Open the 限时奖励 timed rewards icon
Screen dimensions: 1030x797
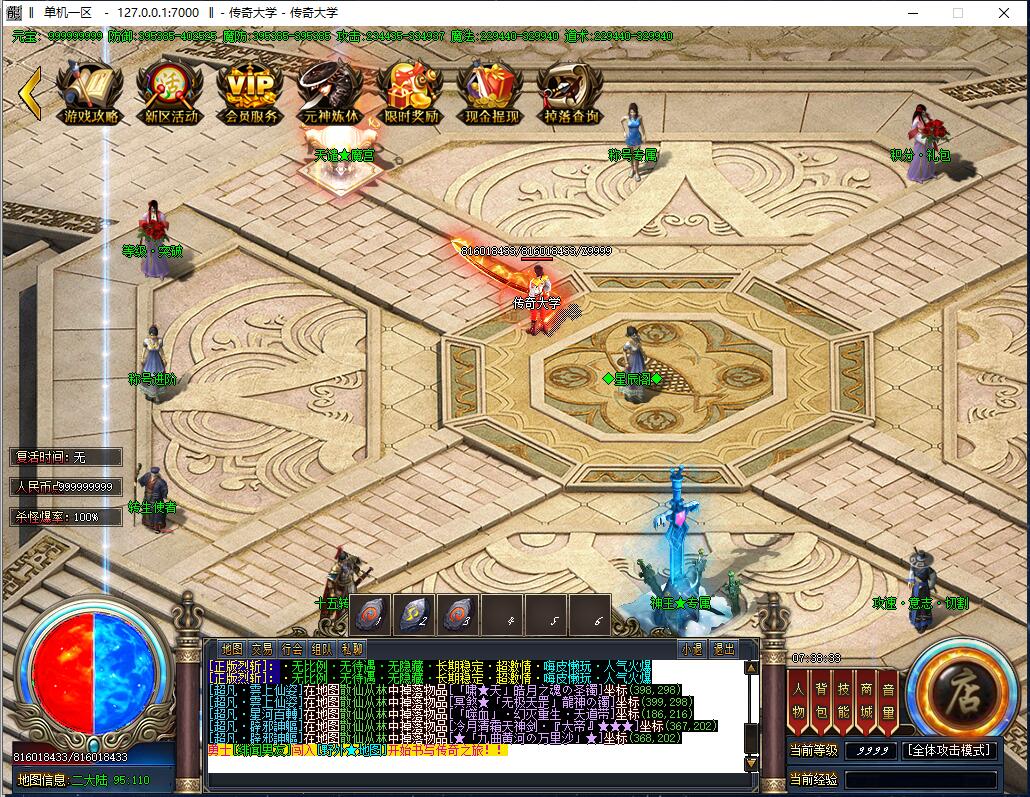tap(411, 91)
